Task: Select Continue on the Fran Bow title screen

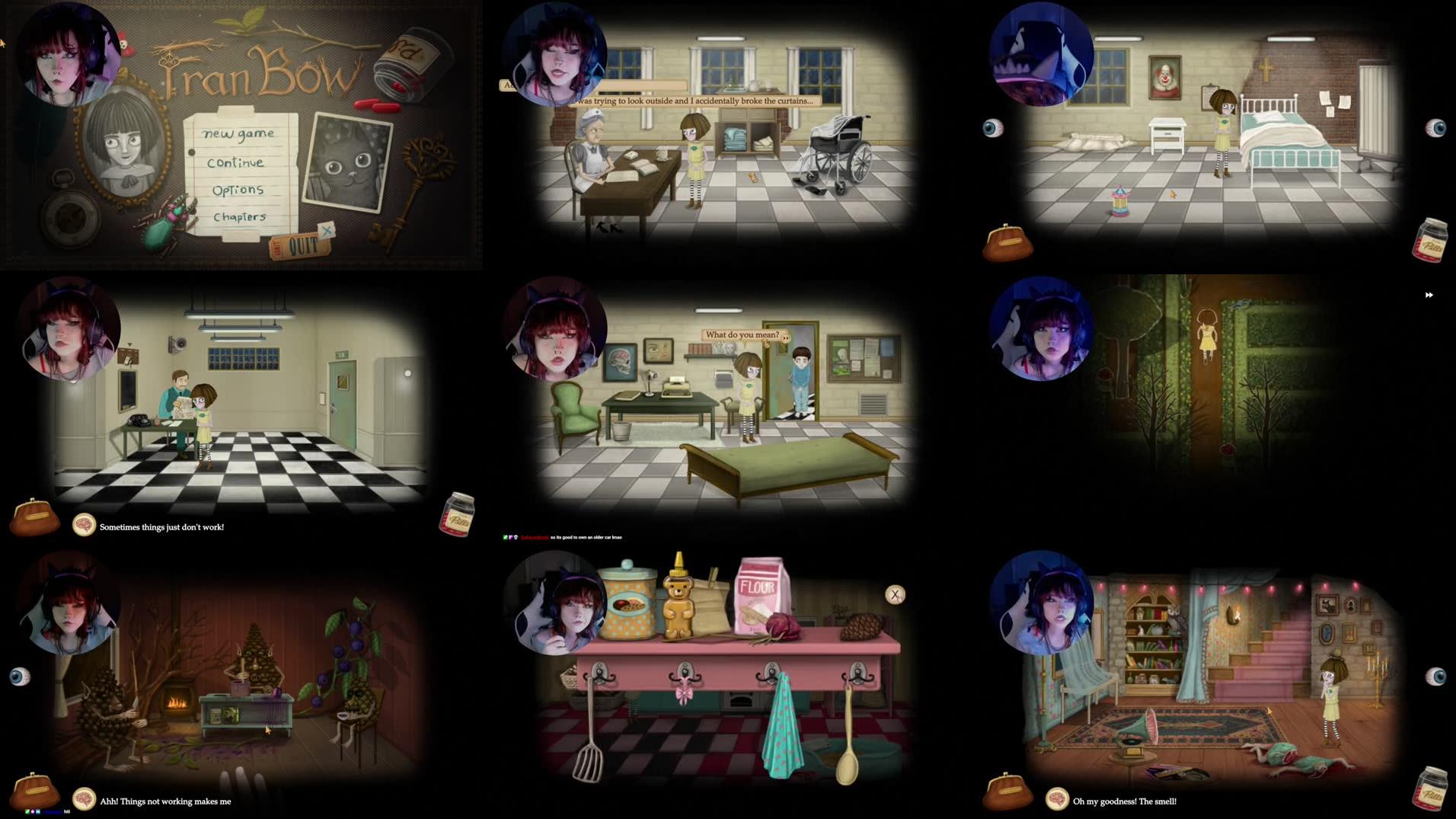Action: [x=236, y=162]
